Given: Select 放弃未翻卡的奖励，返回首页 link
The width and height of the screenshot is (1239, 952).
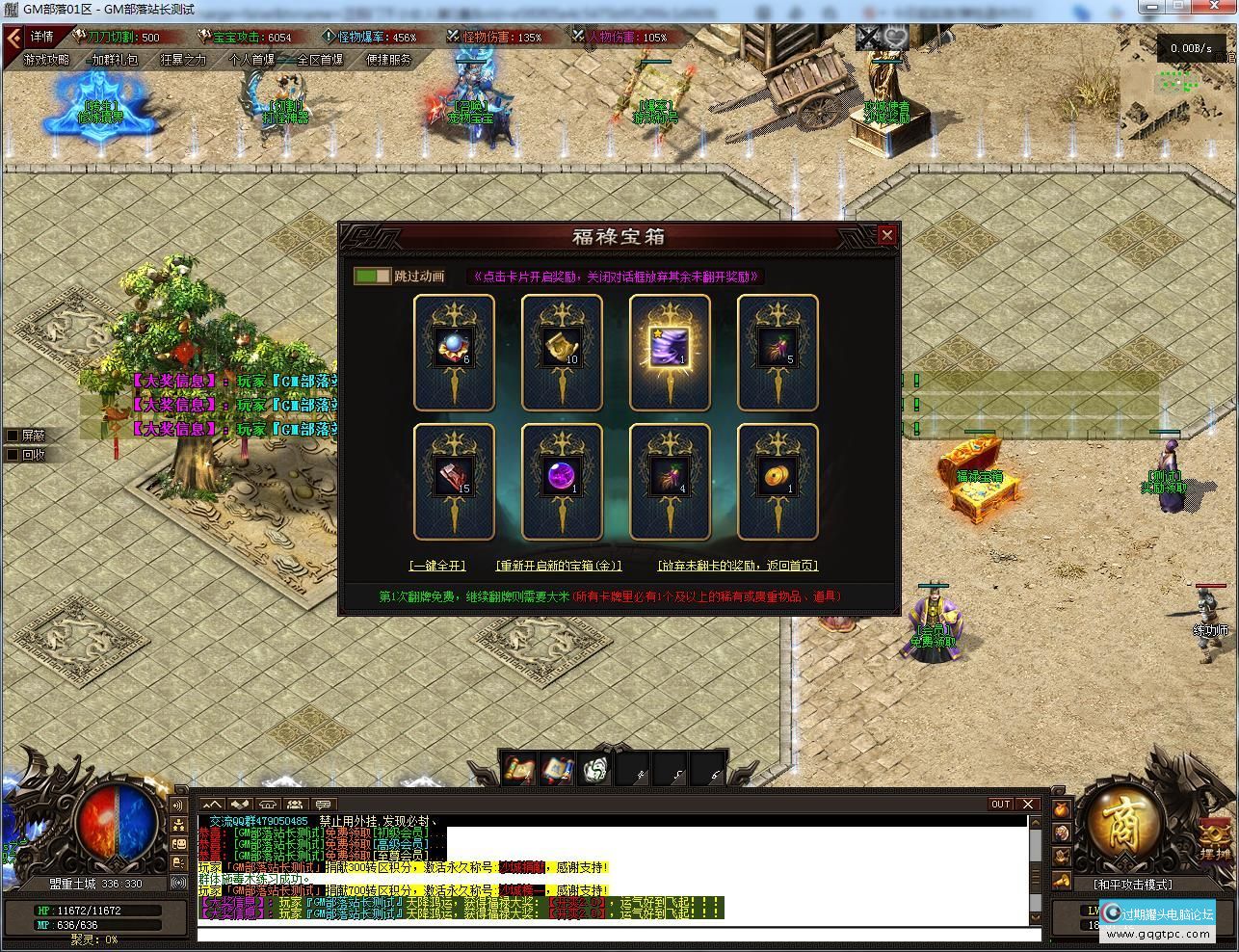Looking at the screenshot, I should (738, 566).
